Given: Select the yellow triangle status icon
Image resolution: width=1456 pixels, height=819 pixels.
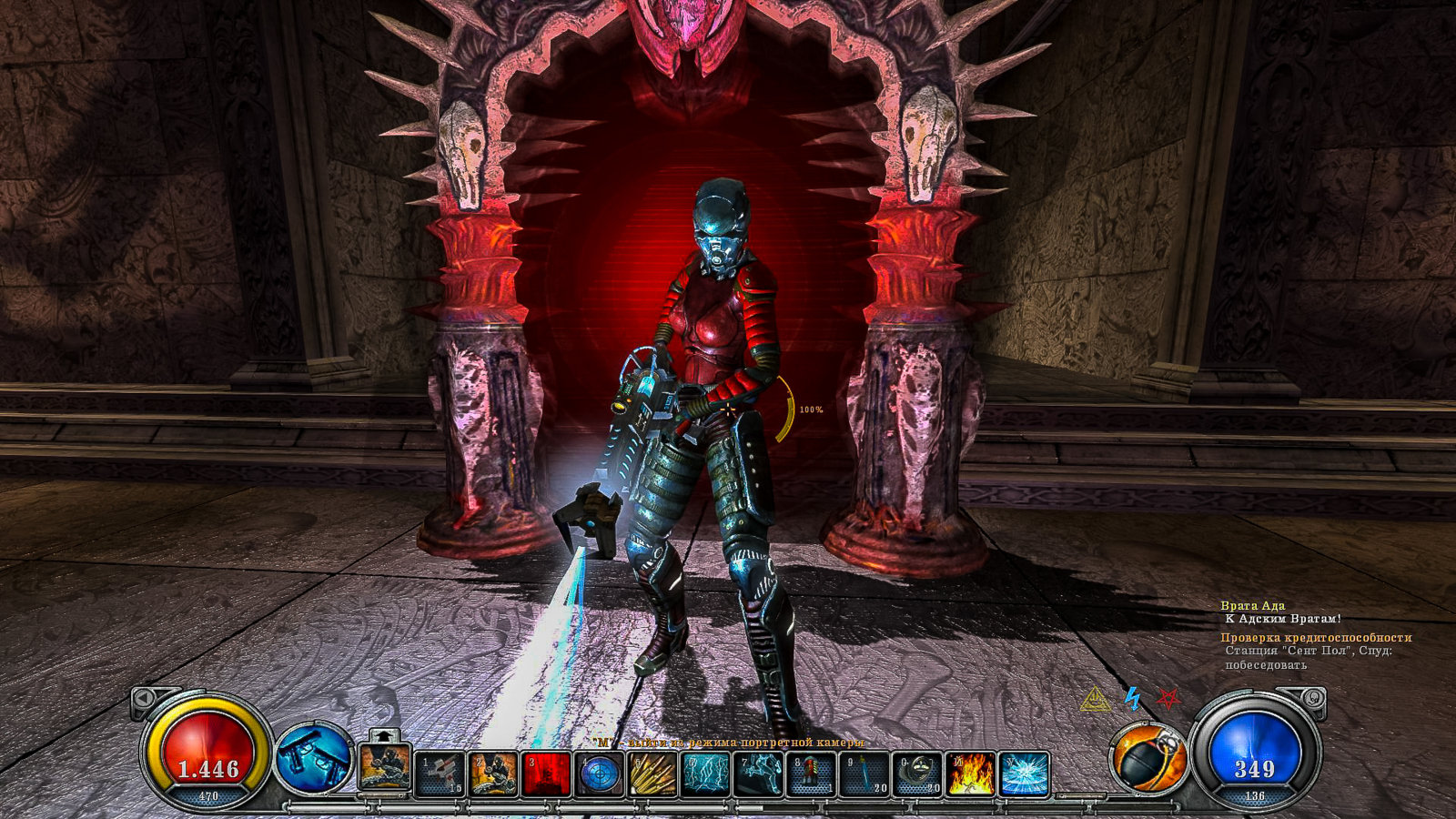Looking at the screenshot, I should click(x=1096, y=699).
